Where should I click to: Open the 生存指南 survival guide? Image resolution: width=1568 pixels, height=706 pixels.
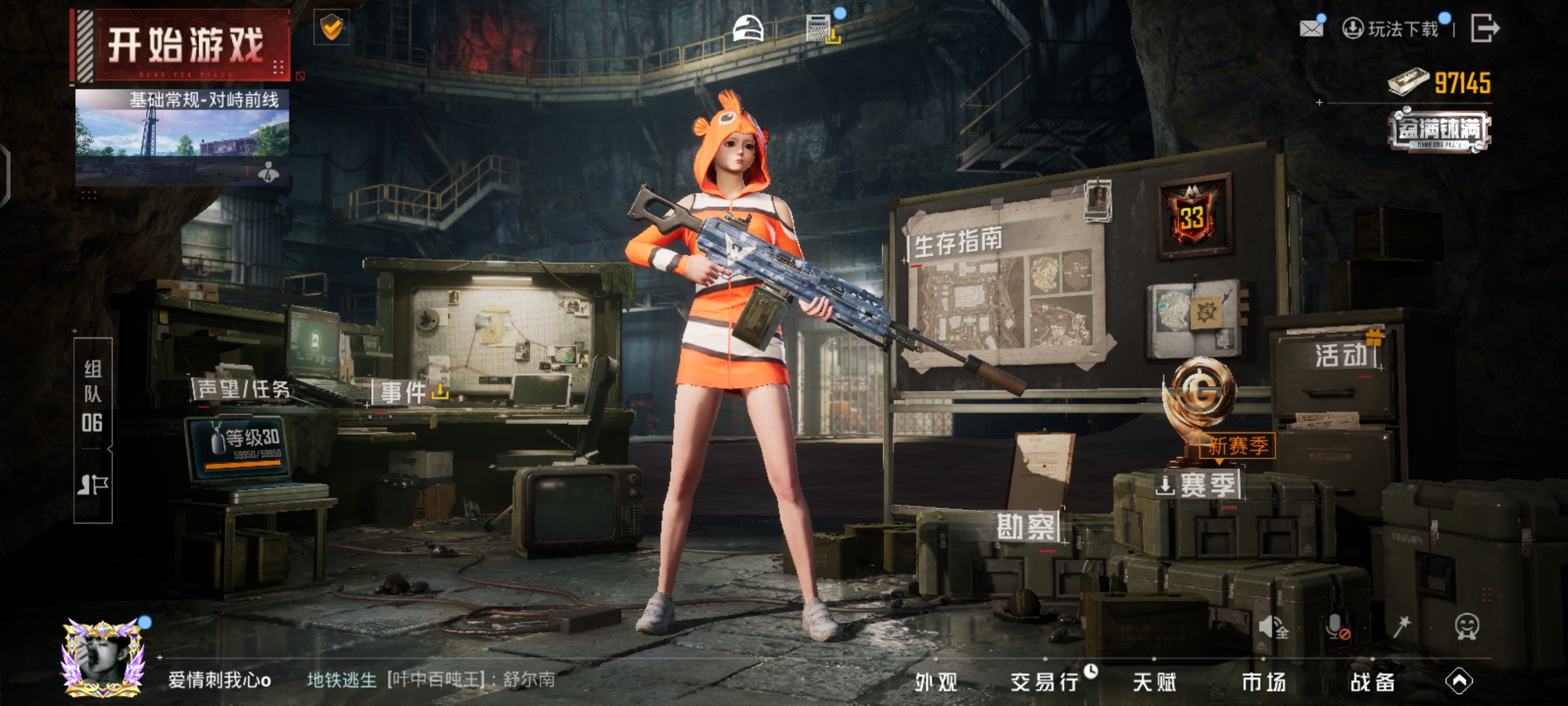(958, 243)
